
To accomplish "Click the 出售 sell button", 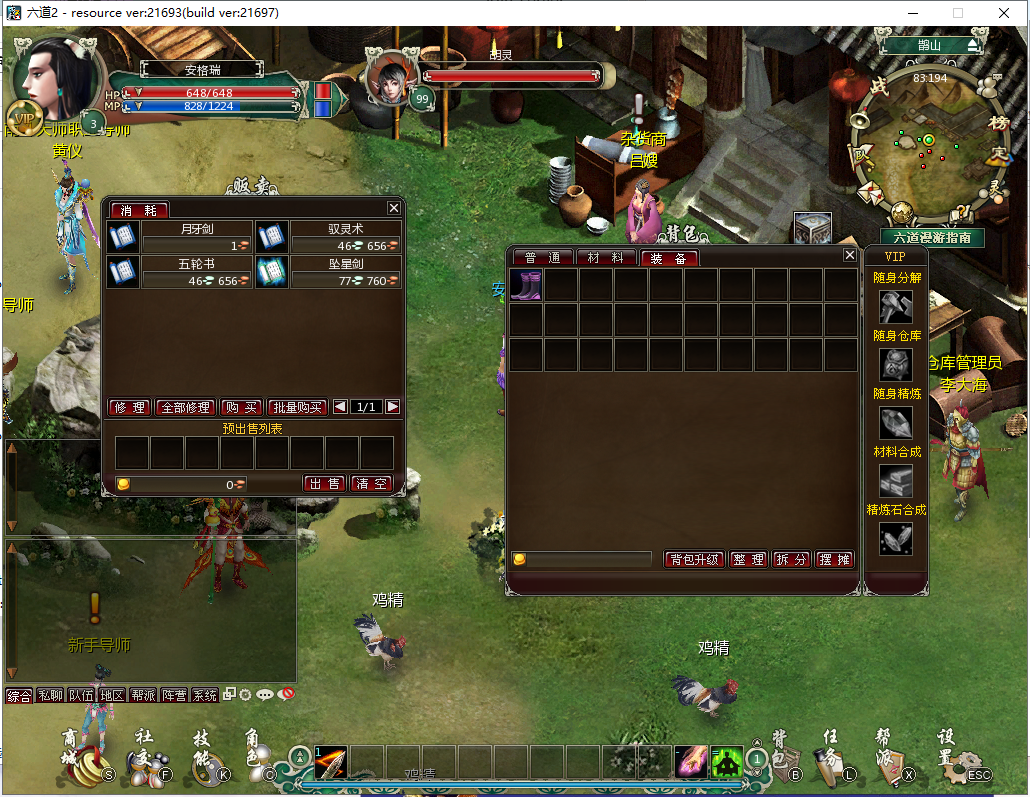I will [x=324, y=483].
